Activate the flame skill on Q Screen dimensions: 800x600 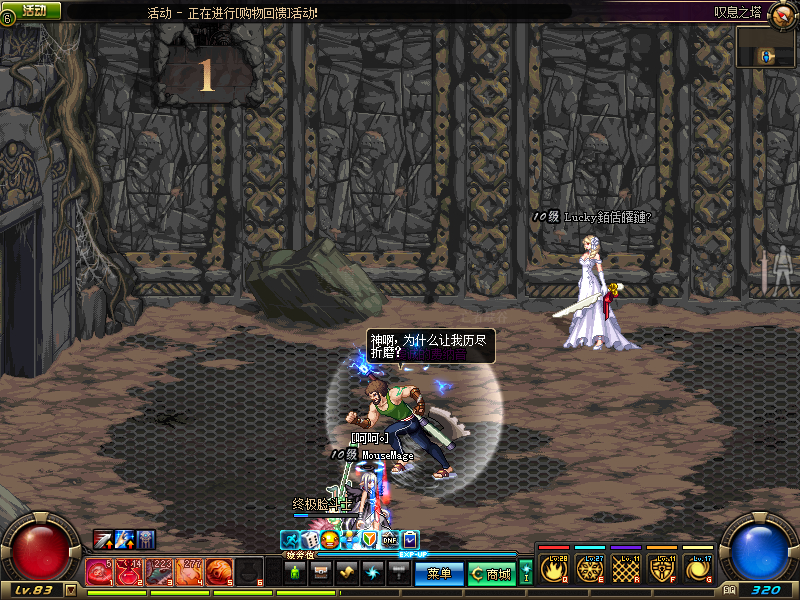553,569
